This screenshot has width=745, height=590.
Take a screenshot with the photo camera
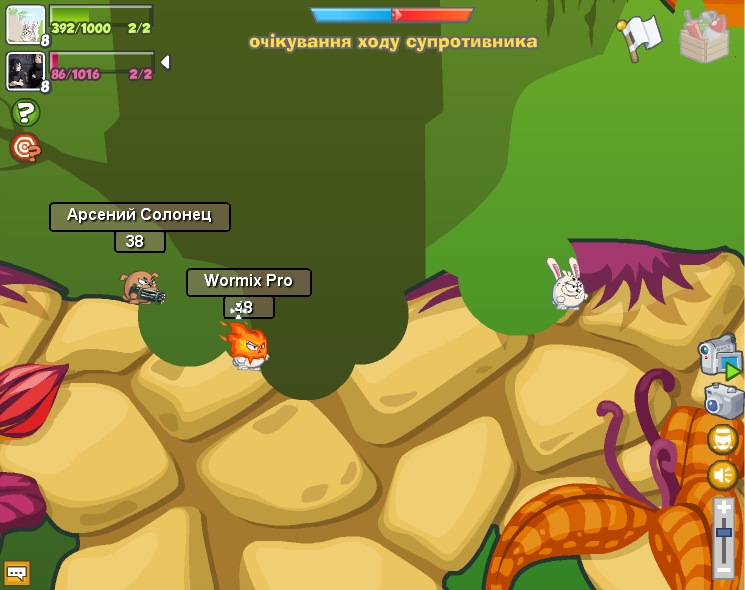(723, 400)
